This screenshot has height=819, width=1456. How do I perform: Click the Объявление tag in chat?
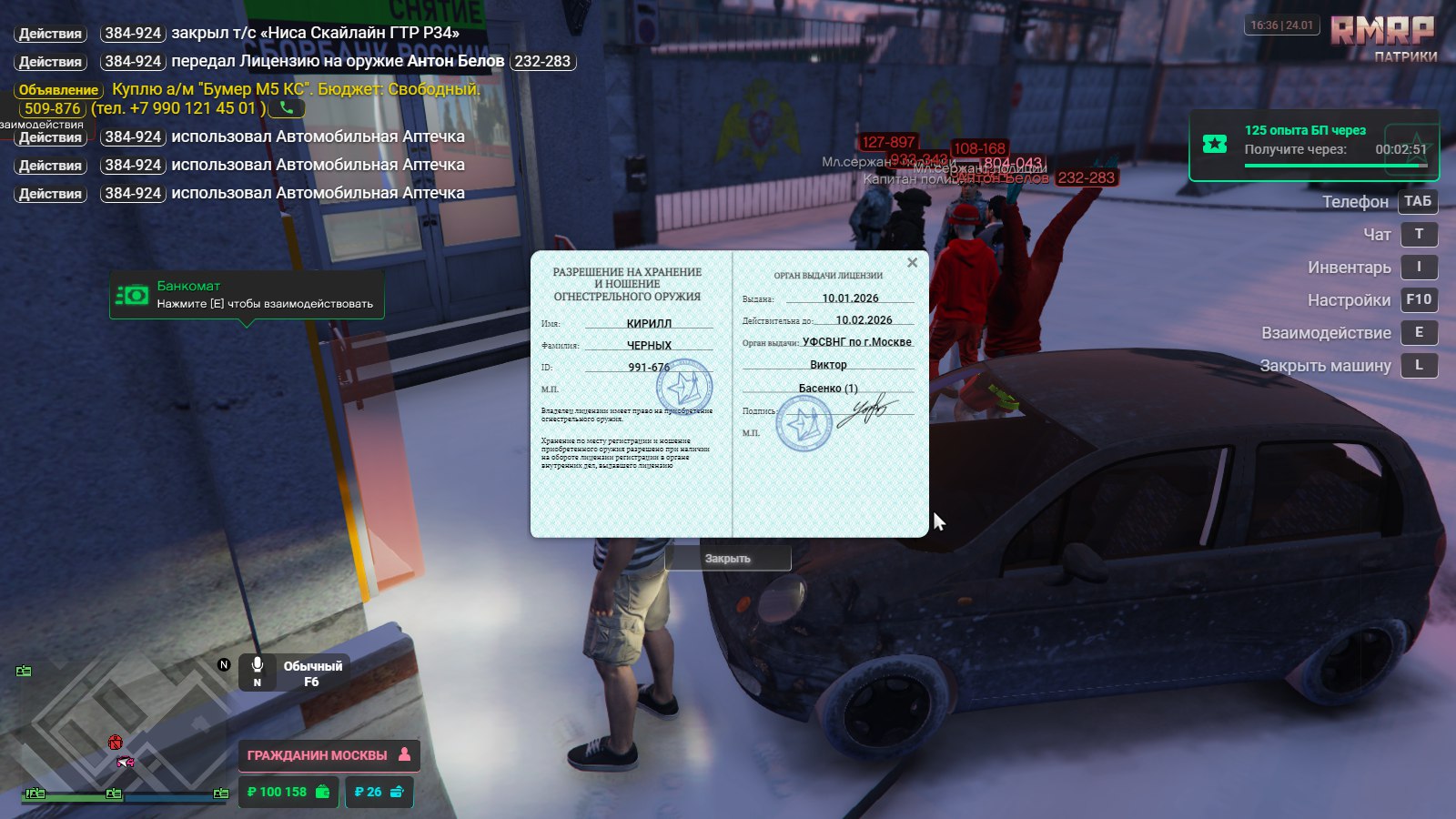point(58,90)
